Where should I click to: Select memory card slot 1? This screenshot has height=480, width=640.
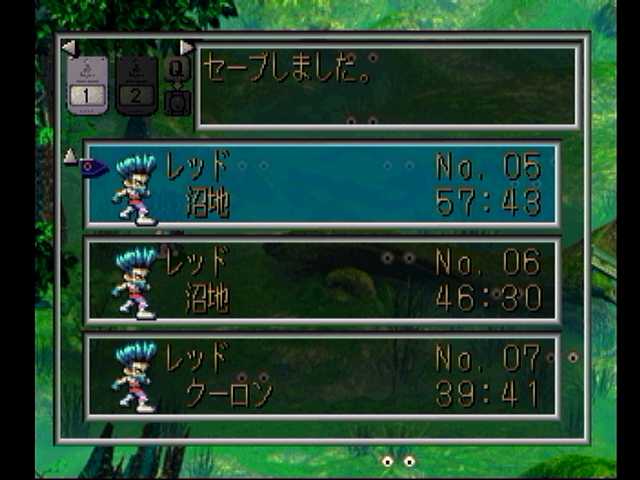tap(87, 85)
